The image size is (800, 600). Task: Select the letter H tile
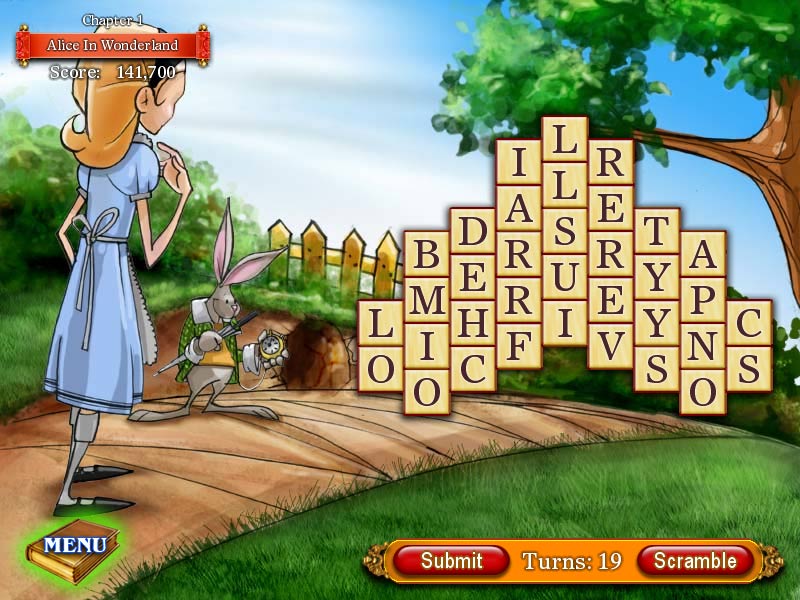473,323
